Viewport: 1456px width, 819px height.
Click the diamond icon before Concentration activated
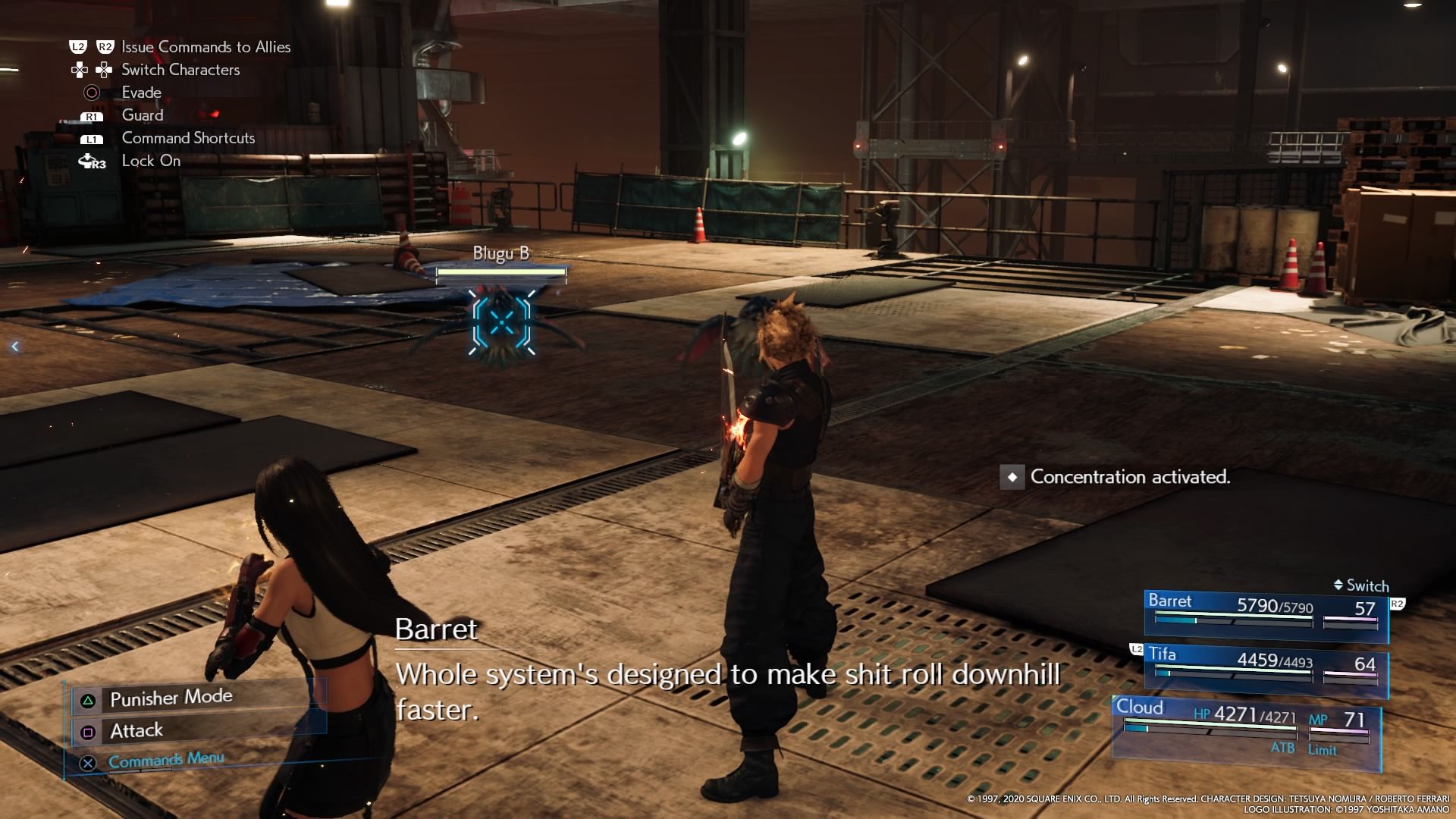click(1013, 478)
